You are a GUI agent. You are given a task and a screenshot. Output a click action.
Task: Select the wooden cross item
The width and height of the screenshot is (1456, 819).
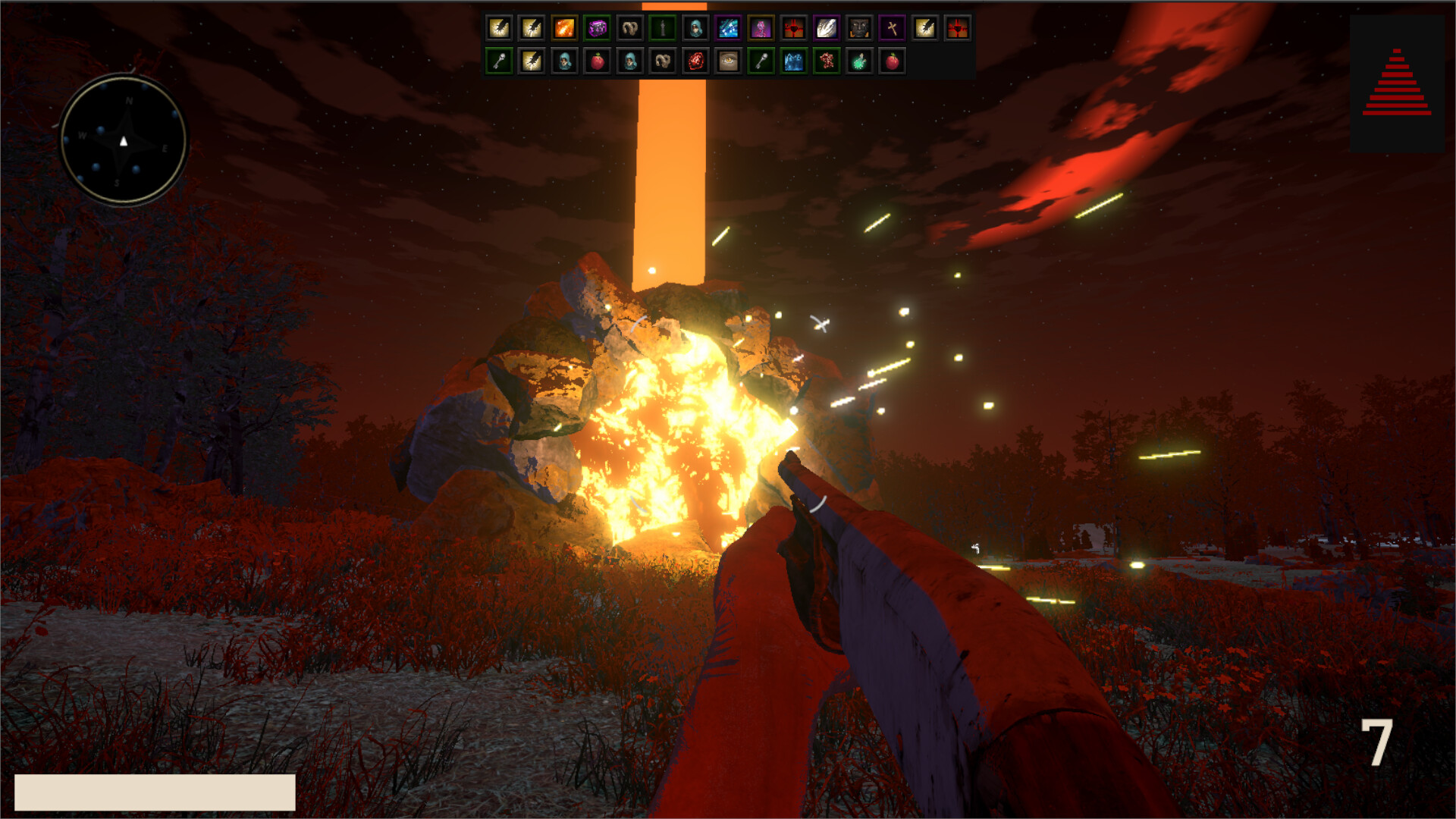click(x=891, y=29)
